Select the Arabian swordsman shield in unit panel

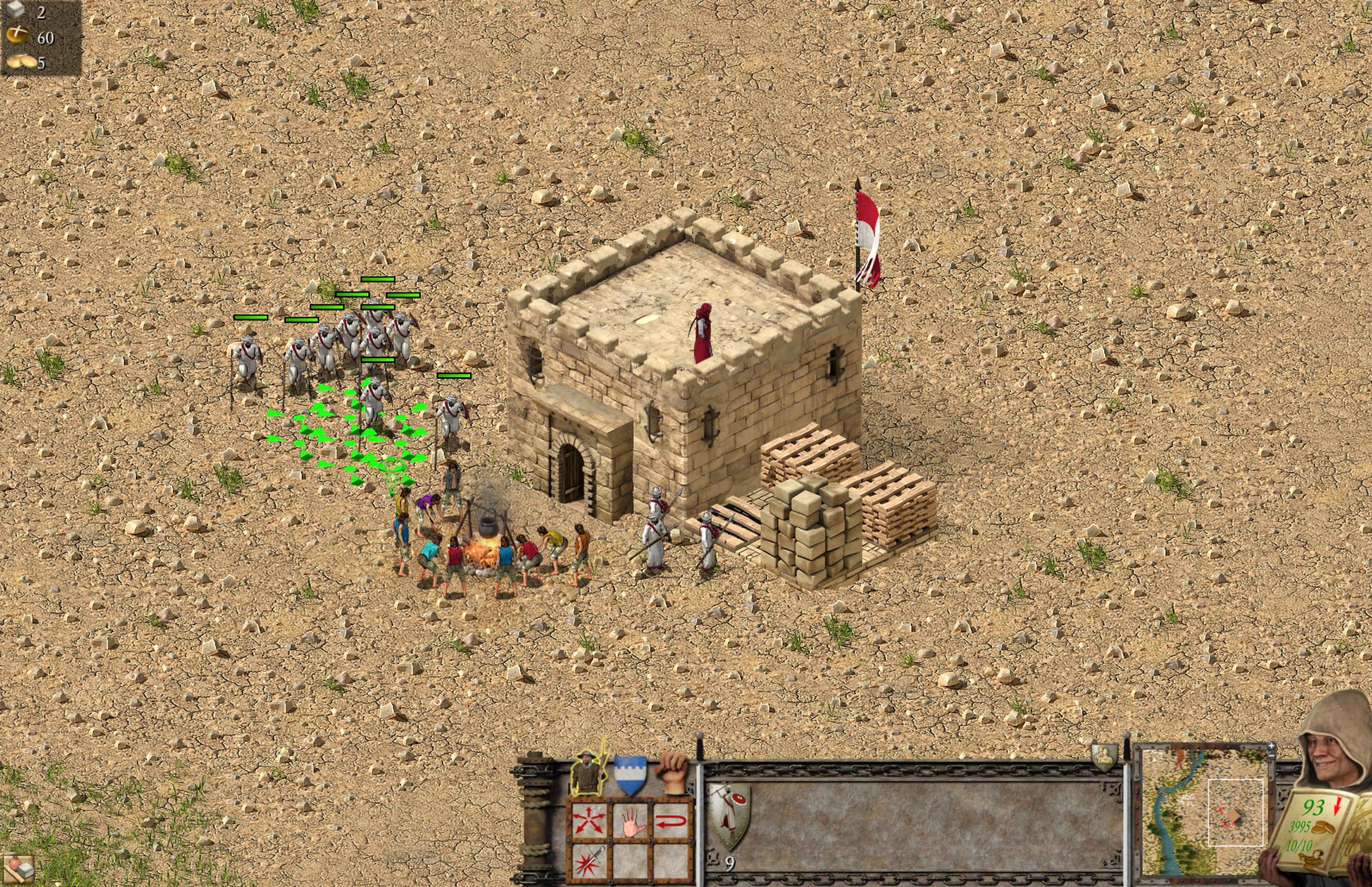pos(730,816)
